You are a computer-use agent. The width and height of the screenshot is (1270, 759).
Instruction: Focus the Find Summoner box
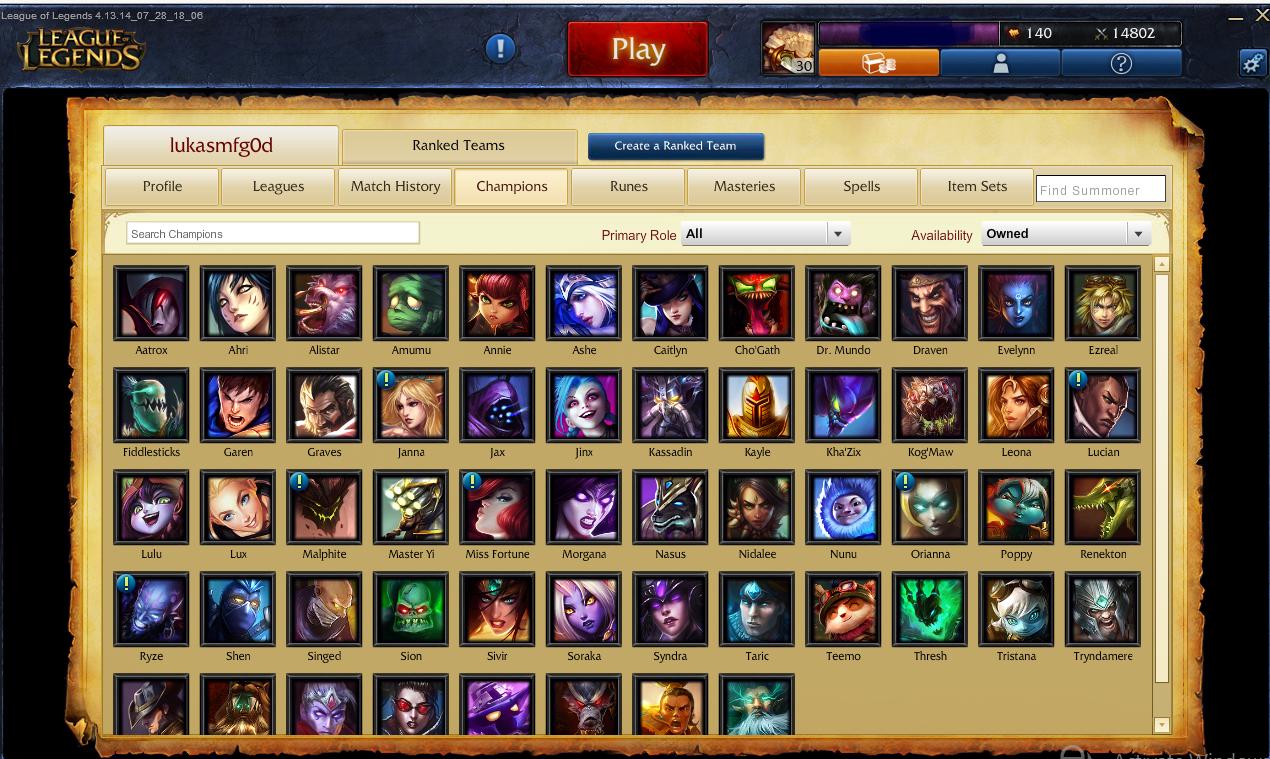click(x=1100, y=189)
